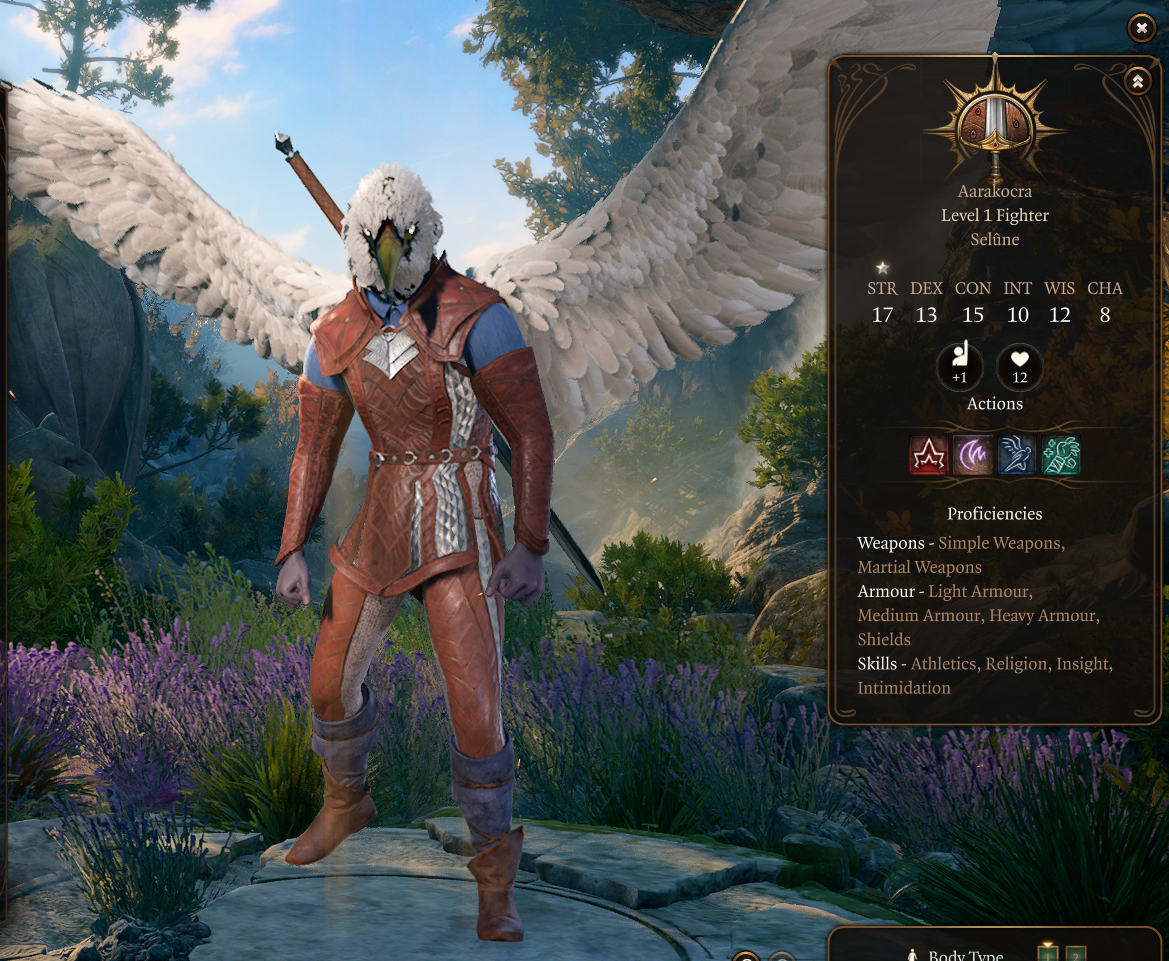Choose the purple crescent claw action icon

pos(973,455)
